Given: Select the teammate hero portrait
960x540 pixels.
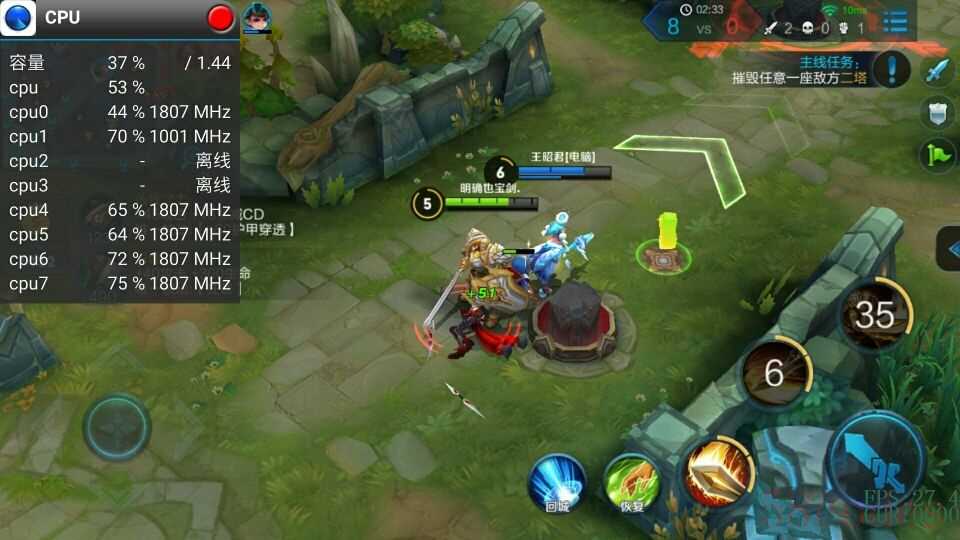Looking at the screenshot, I should pyautogui.click(x=257, y=18).
